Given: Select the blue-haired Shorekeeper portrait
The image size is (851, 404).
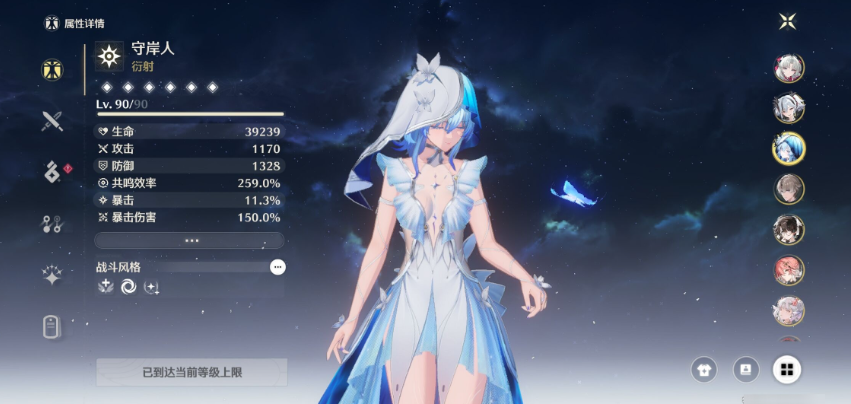Looking at the screenshot, I should [788, 148].
